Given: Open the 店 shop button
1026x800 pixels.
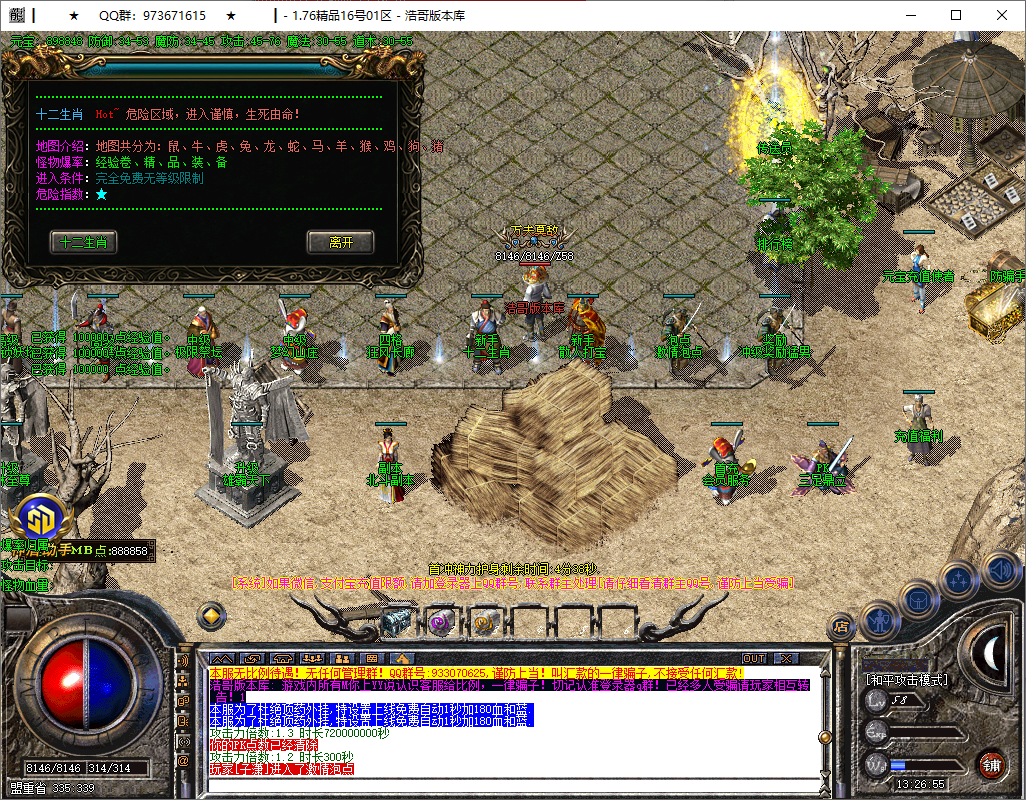Looking at the screenshot, I should coord(841,627).
